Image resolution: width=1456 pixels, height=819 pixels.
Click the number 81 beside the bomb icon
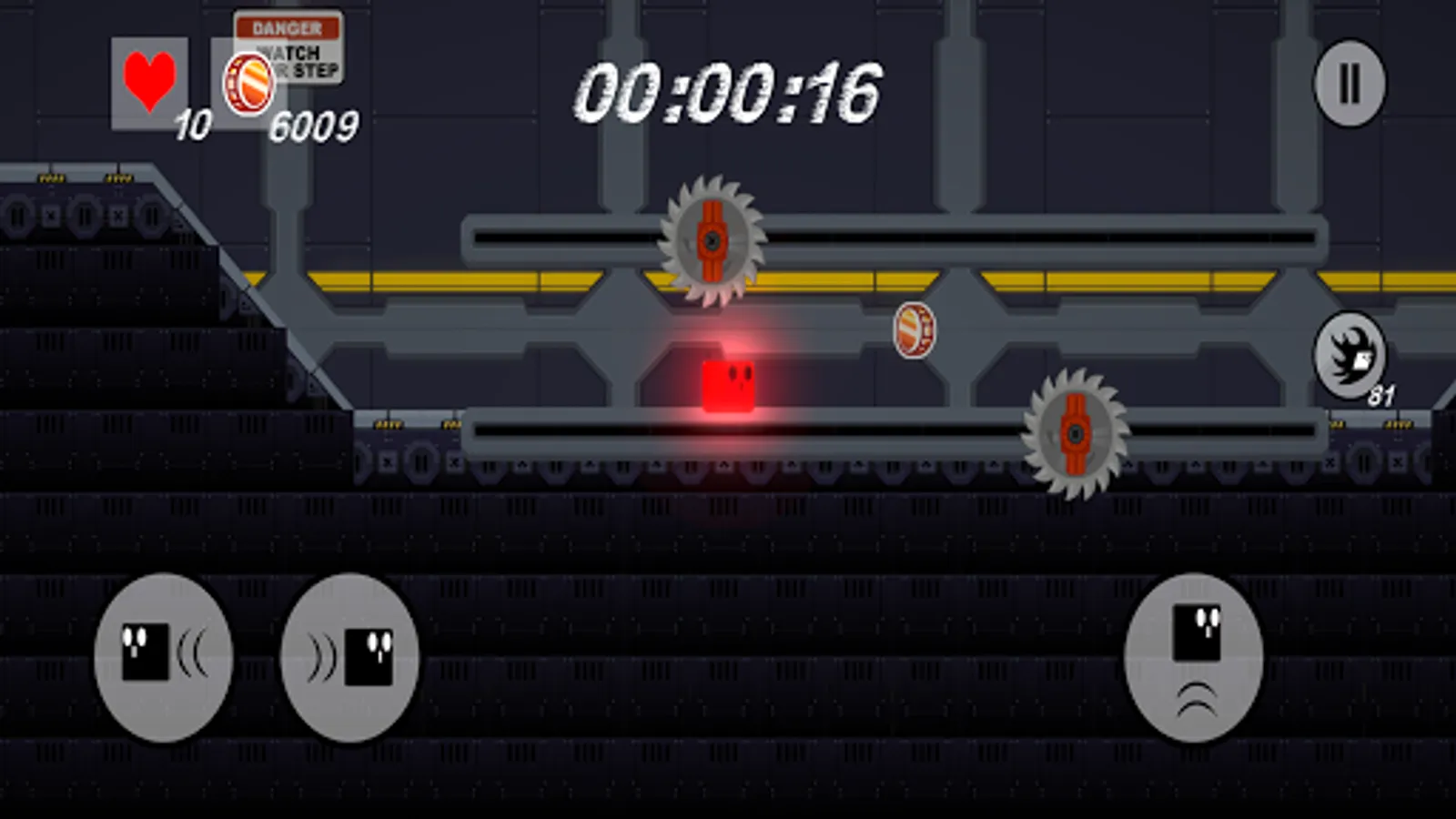tap(1380, 393)
